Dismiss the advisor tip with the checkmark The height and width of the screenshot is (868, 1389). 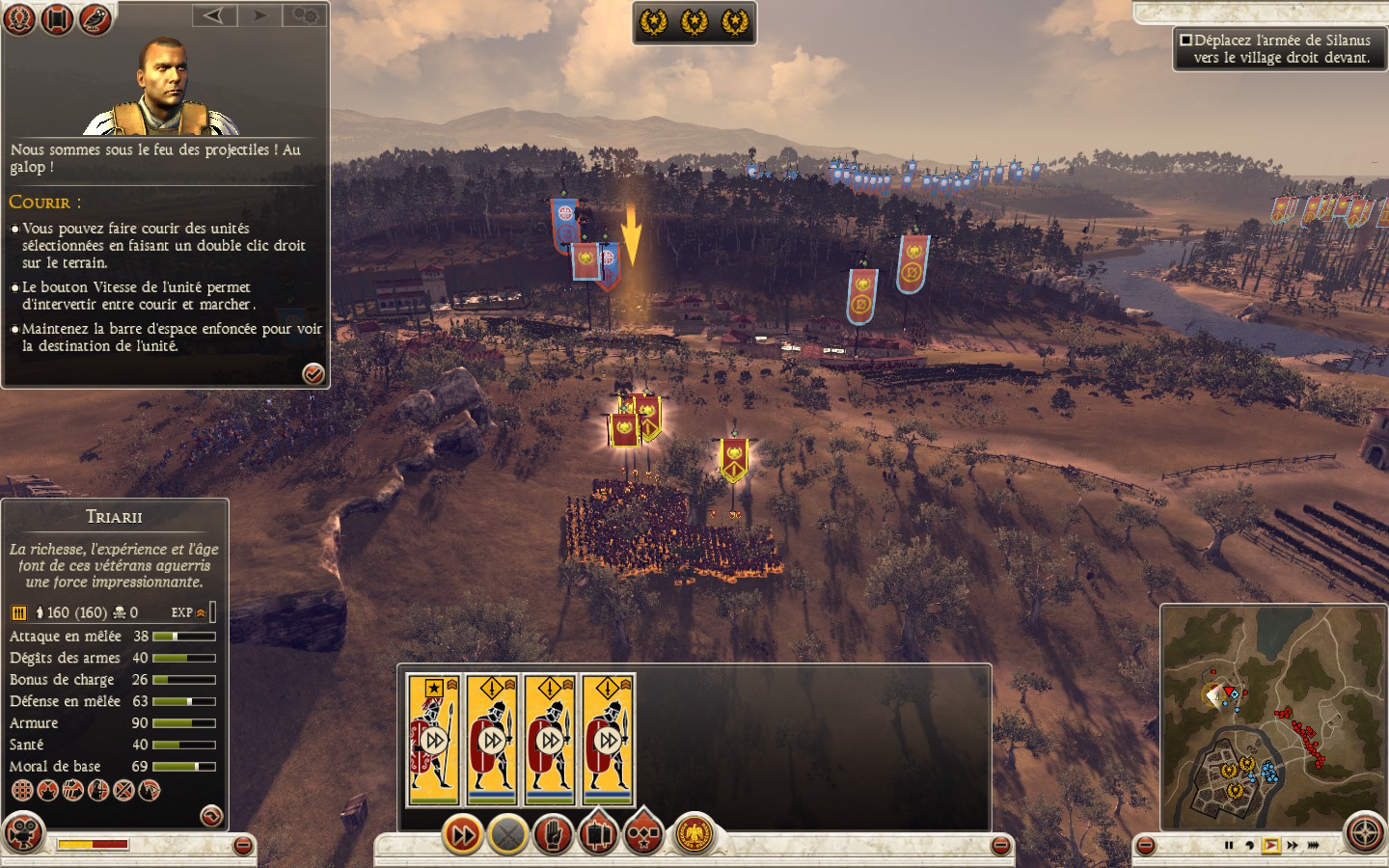[313, 374]
